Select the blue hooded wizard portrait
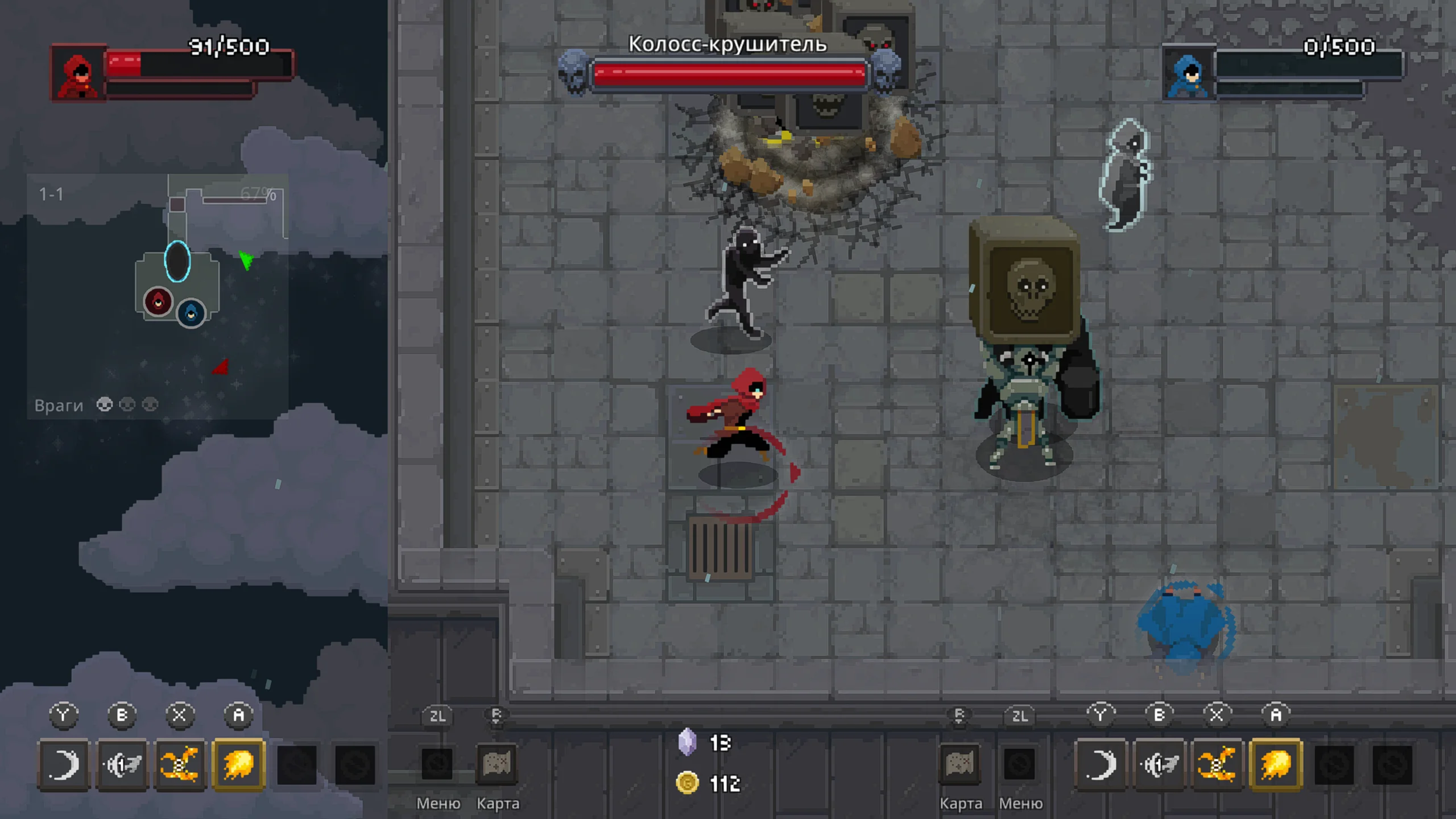 (x=1189, y=74)
